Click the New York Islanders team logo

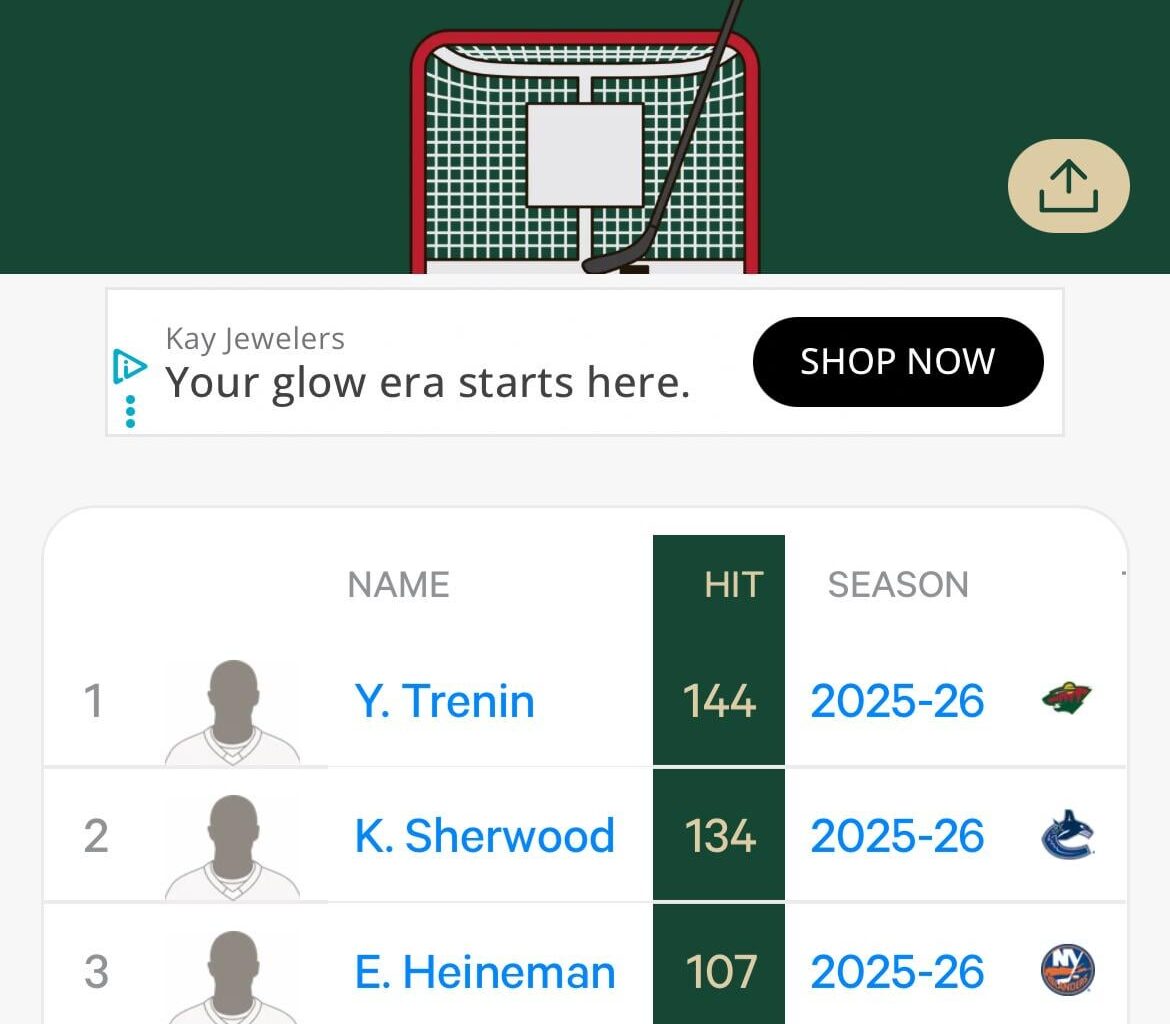pos(1067,971)
